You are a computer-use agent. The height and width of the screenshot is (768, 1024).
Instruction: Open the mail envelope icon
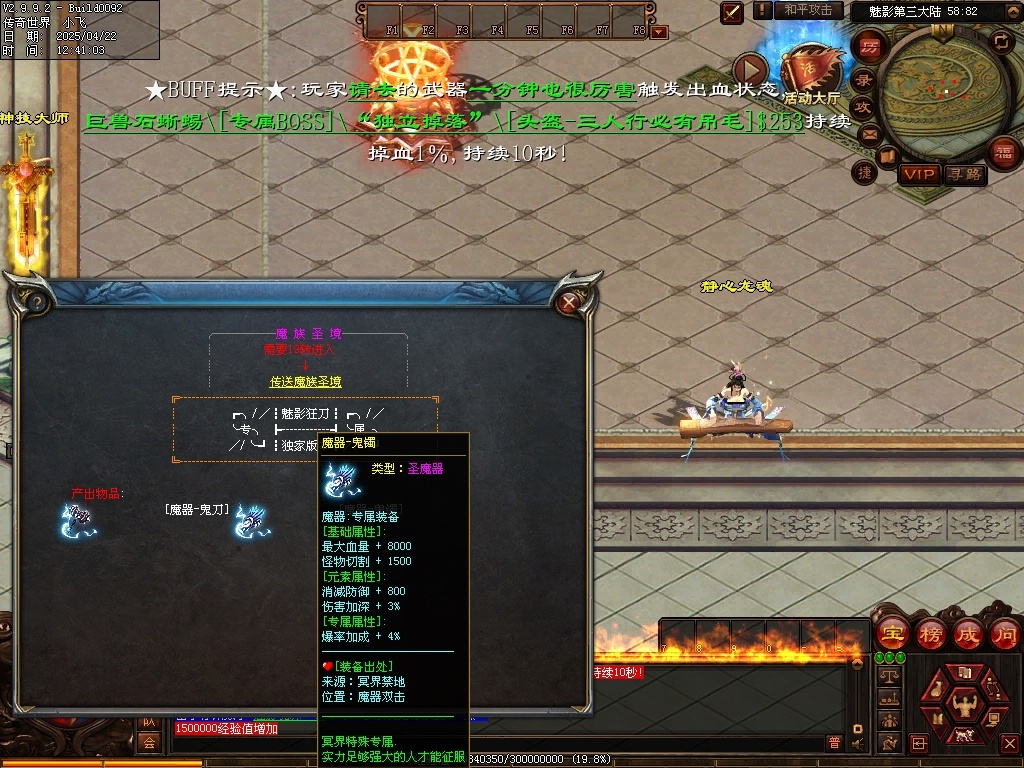tap(869, 134)
